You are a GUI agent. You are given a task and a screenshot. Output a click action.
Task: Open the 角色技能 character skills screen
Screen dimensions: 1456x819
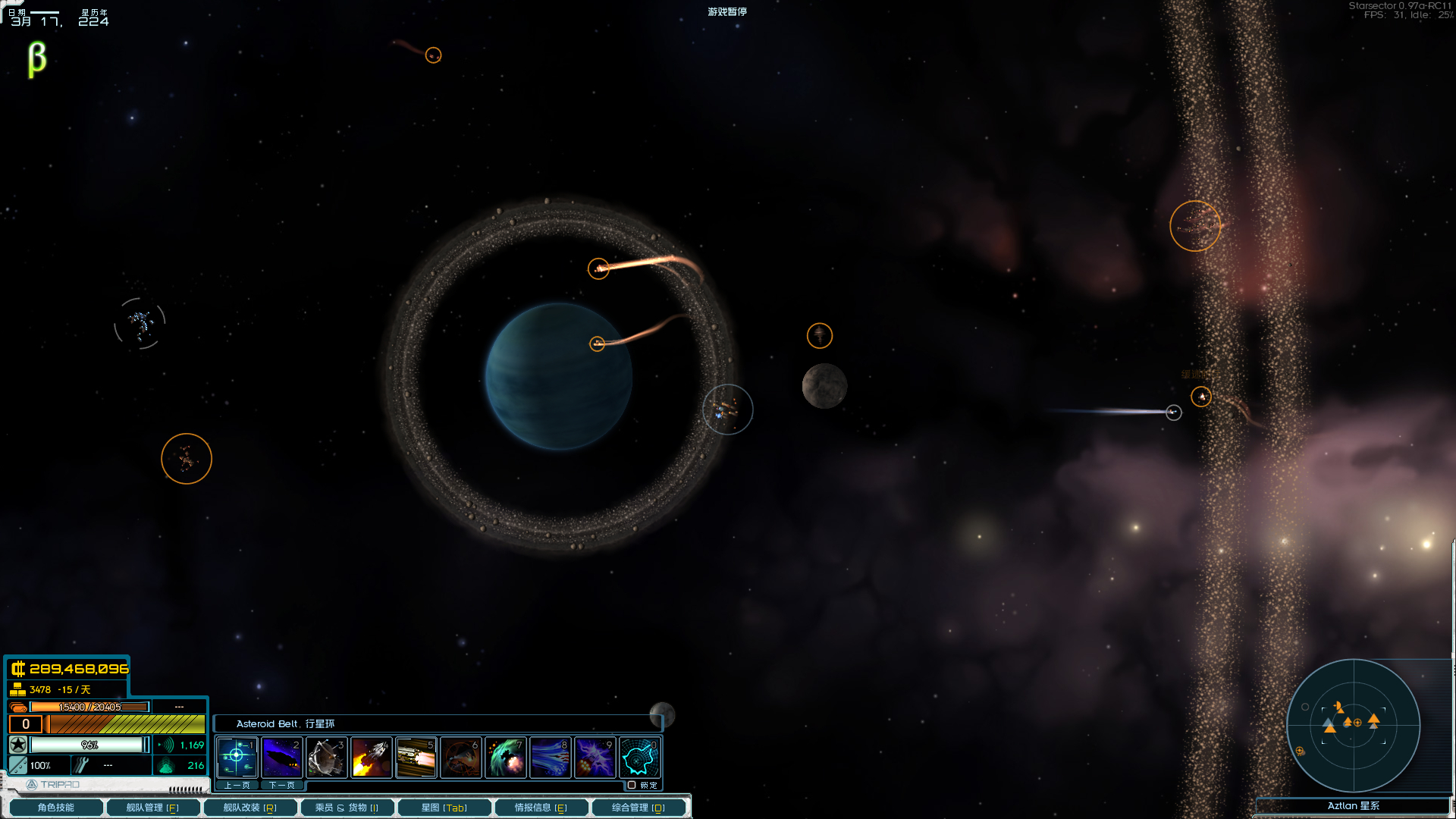pos(55,808)
